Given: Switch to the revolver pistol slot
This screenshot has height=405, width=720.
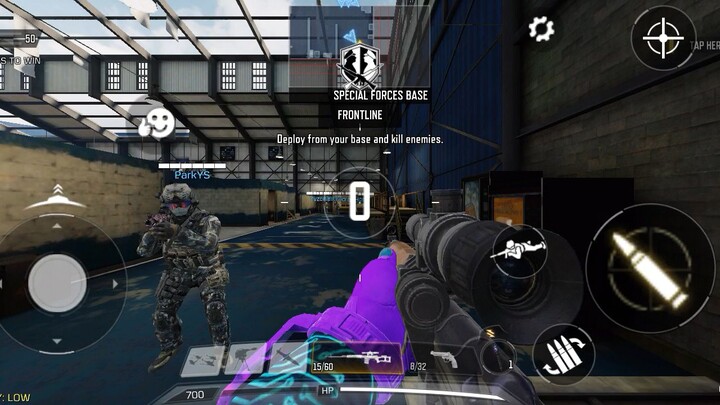Looking at the screenshot, I should click(441, 359).
